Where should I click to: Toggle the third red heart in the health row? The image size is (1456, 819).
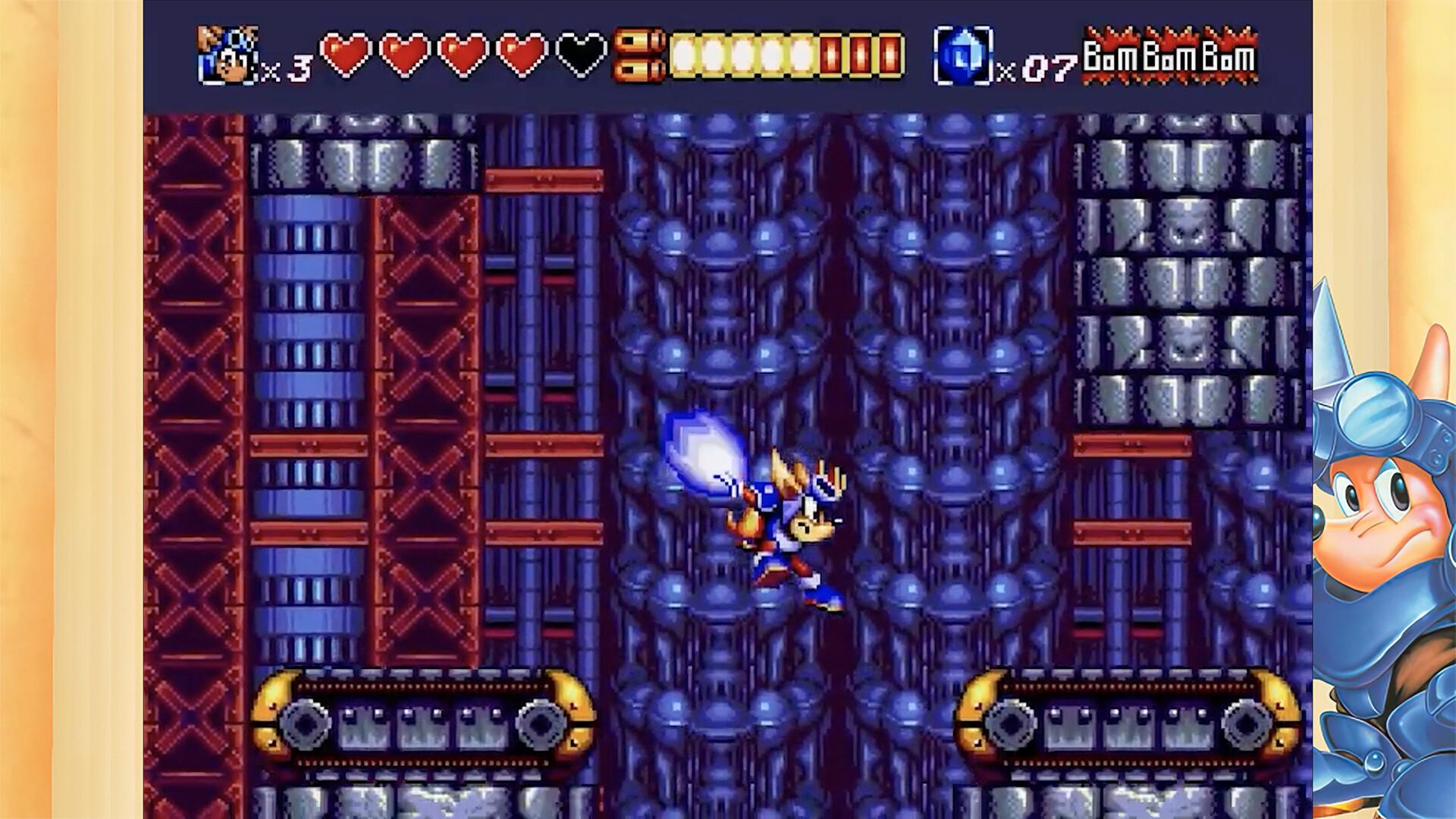click(x=463, y=53)
